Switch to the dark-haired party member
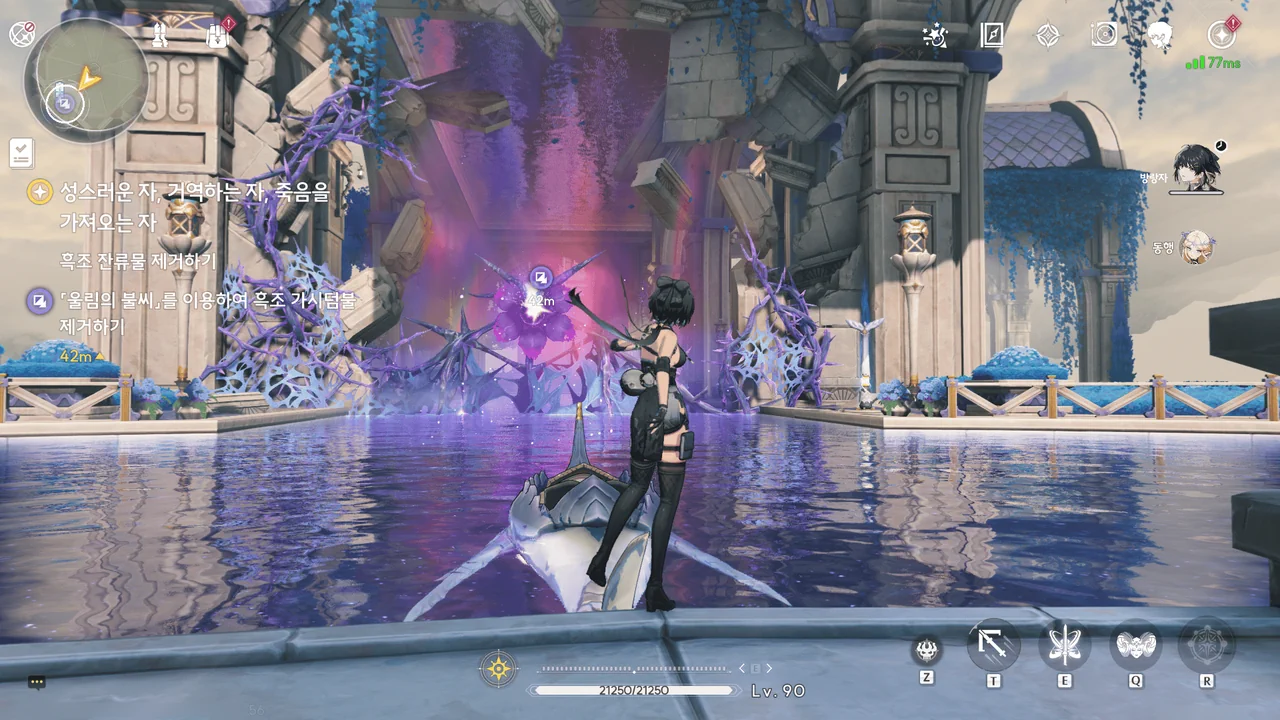This screenshot has height=720, width=1280. coord(1195,166)
